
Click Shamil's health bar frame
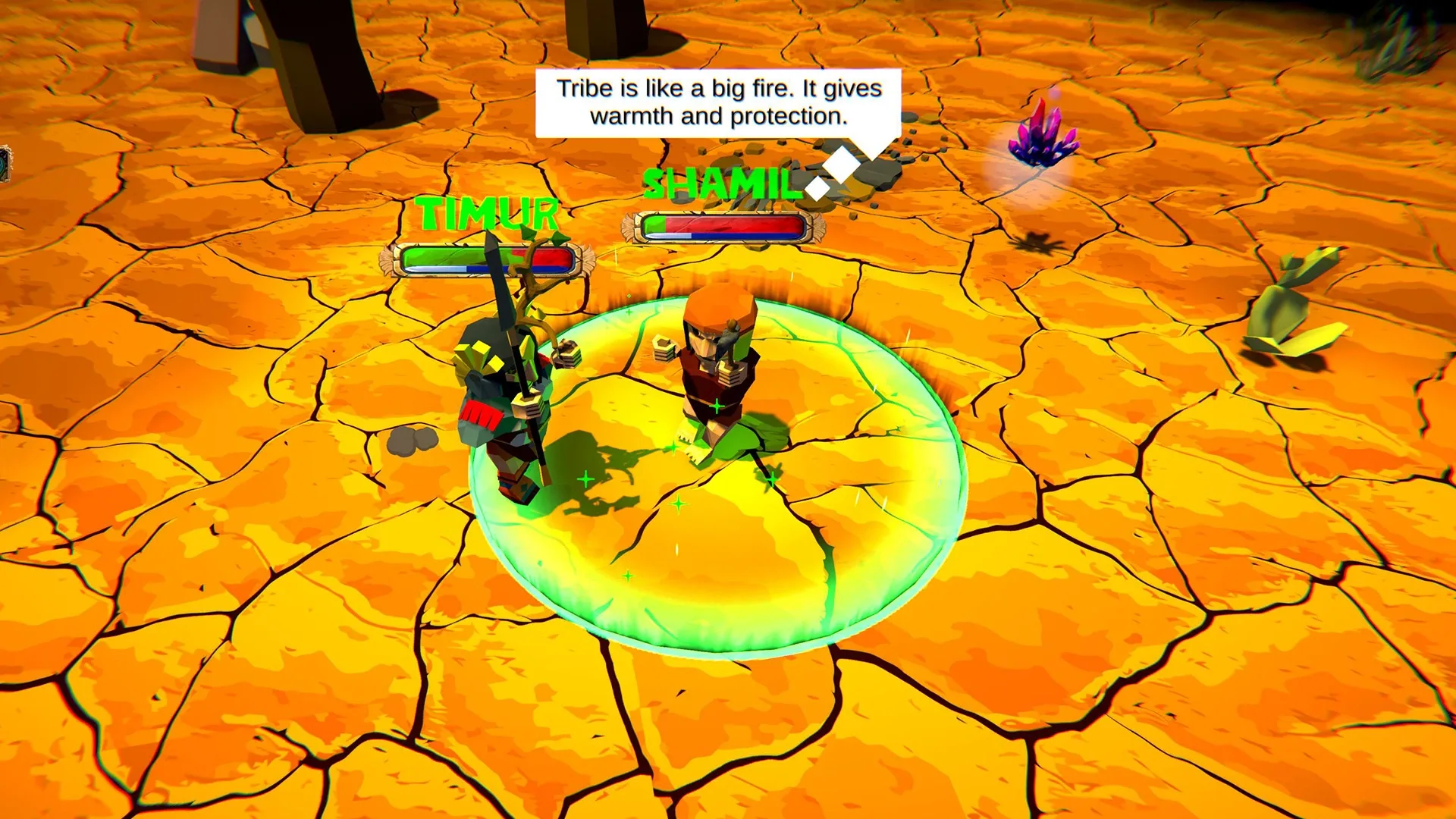click(x=720, y=225)
